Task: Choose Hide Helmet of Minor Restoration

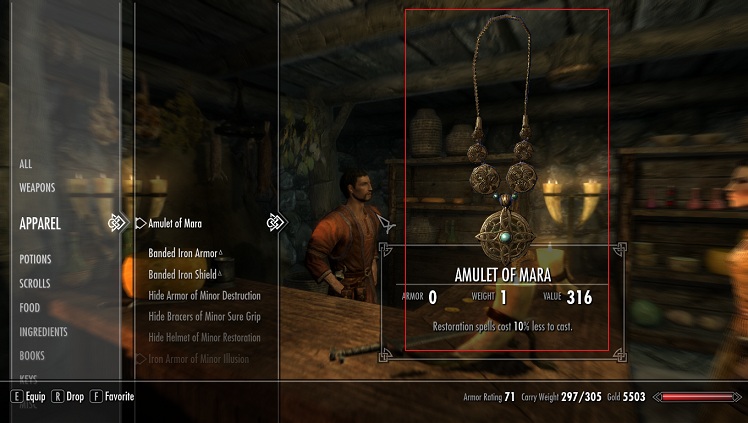Action: pos(204,338)
